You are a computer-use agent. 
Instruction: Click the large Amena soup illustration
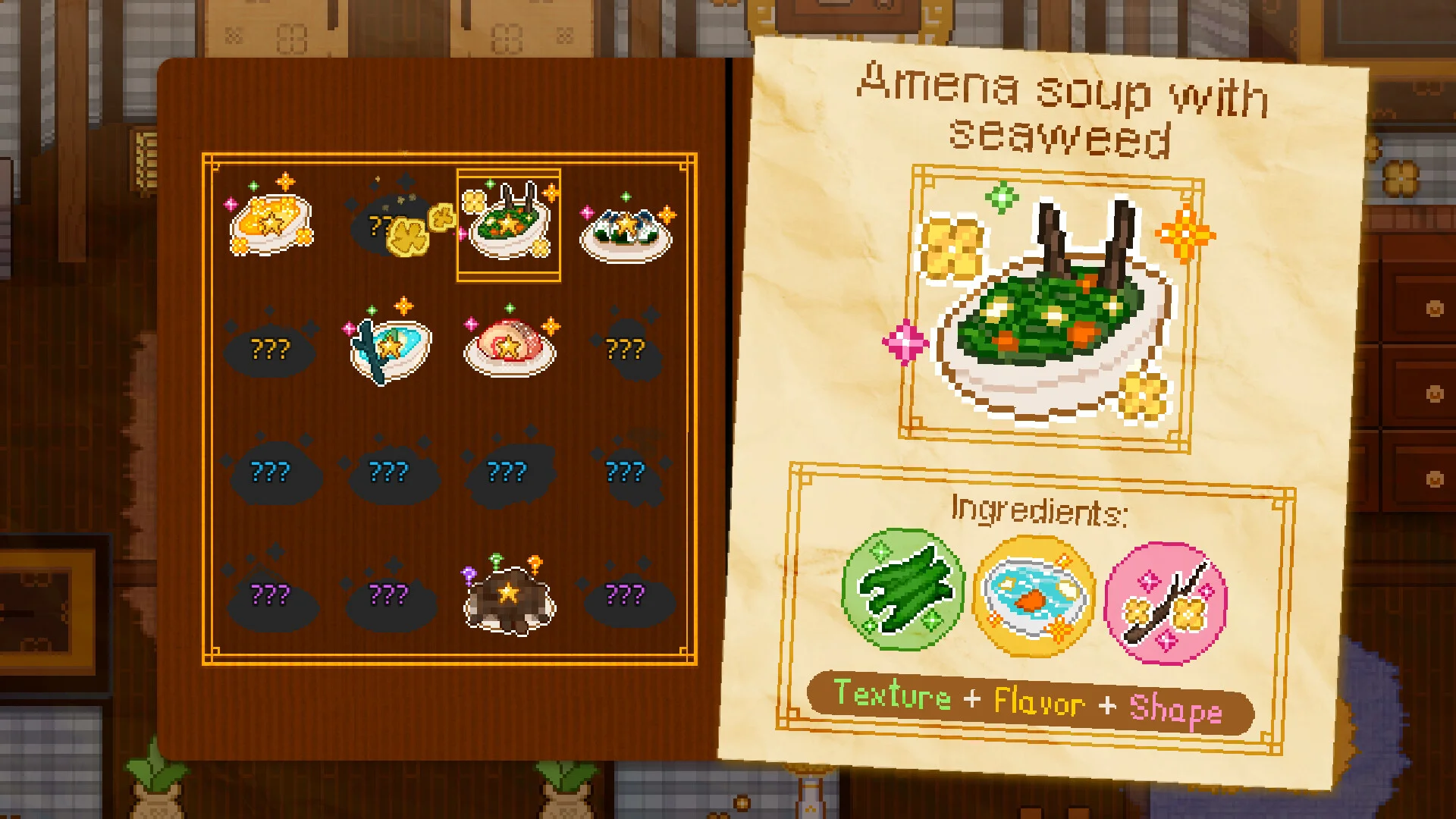point(1050,311)
